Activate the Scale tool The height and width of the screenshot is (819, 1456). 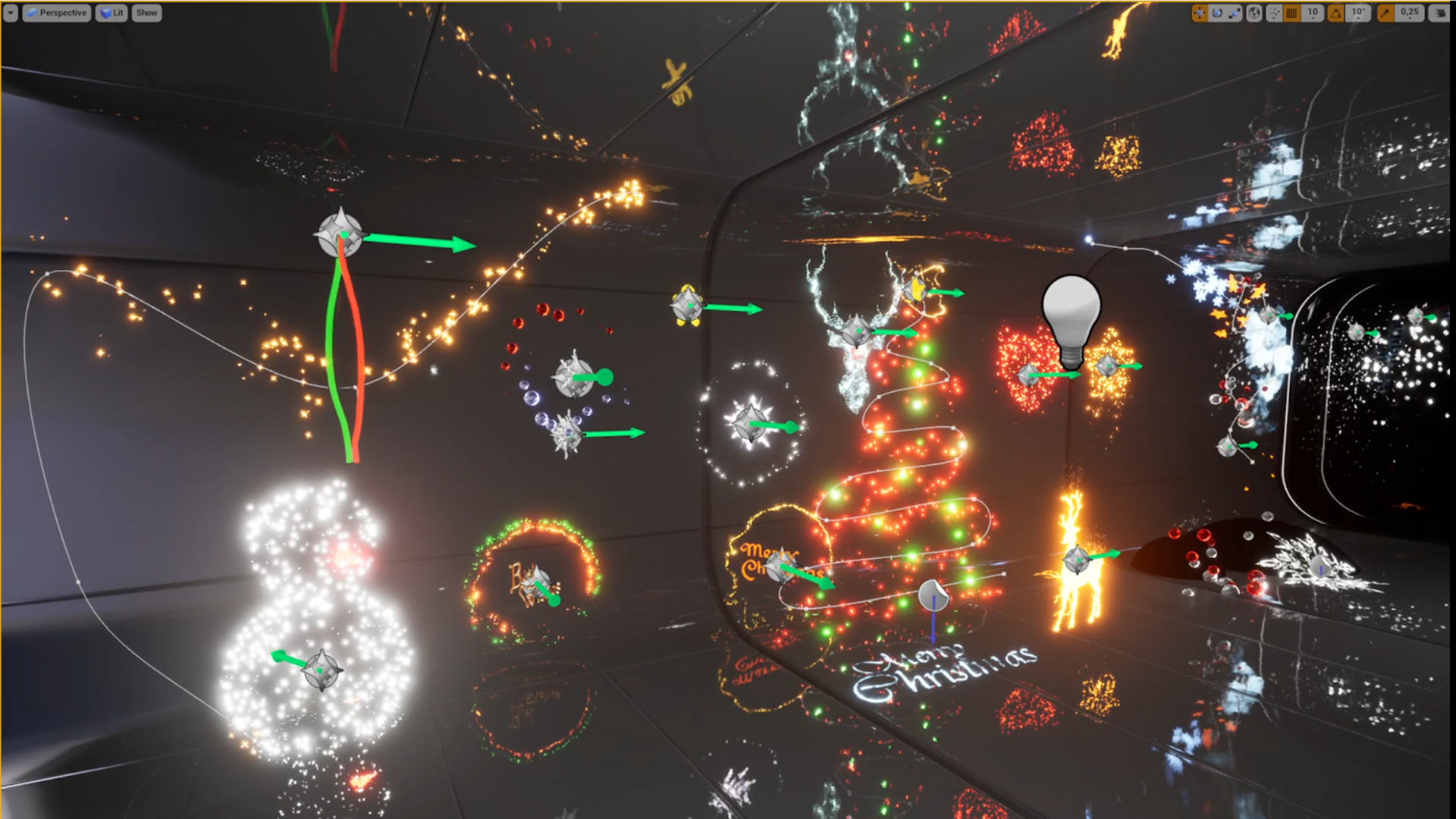point(1235,13)
